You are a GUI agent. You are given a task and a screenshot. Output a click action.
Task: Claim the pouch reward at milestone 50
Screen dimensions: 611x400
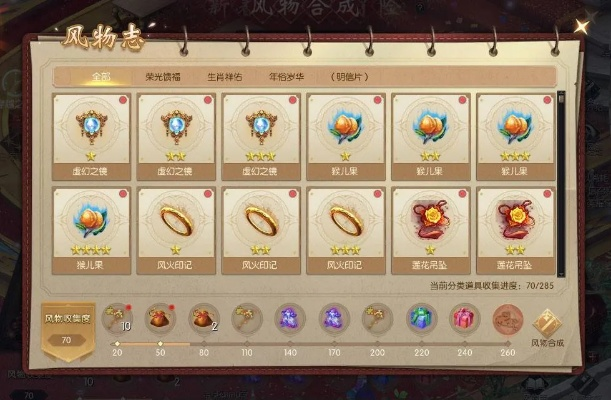[159, 319]
